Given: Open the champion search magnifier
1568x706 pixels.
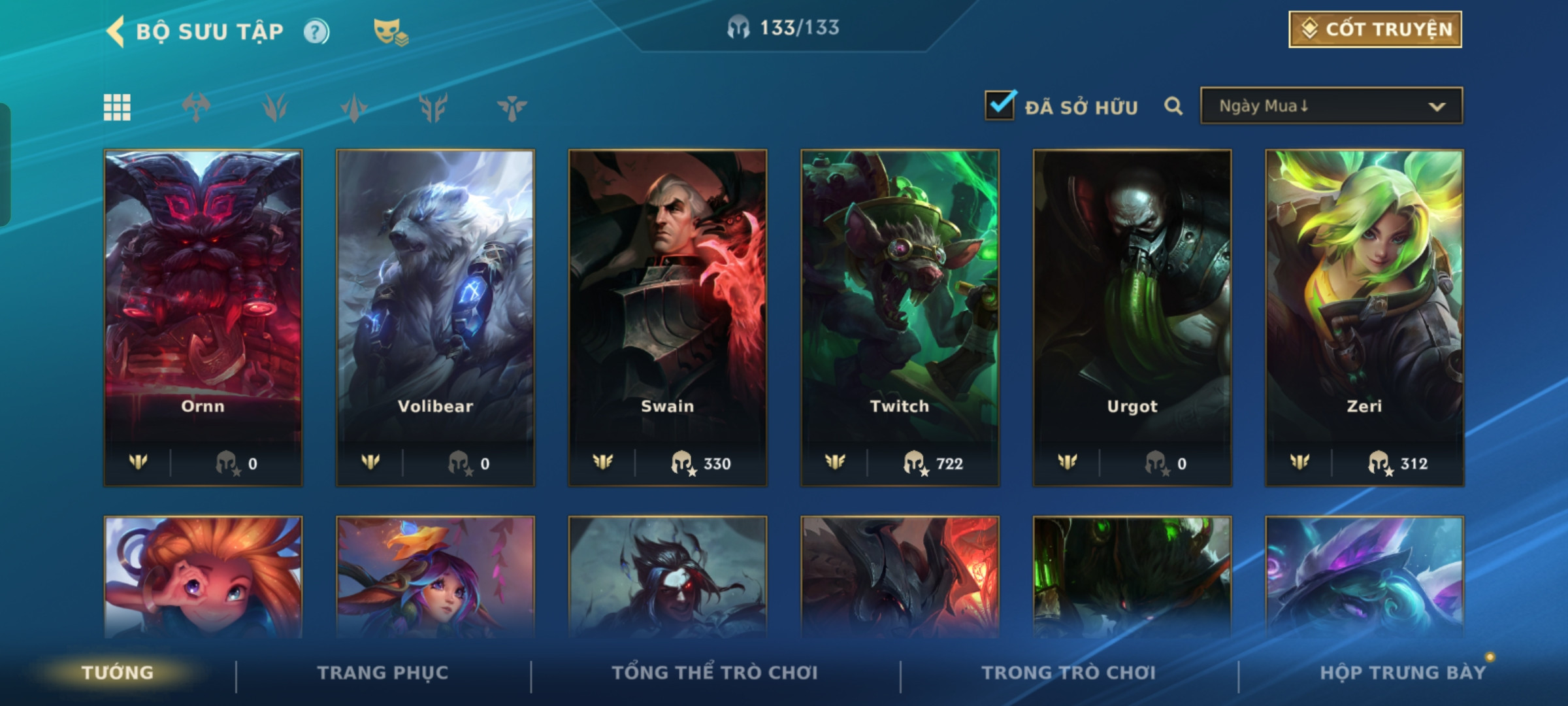Looking at the screenshot, I should 1173,106.
